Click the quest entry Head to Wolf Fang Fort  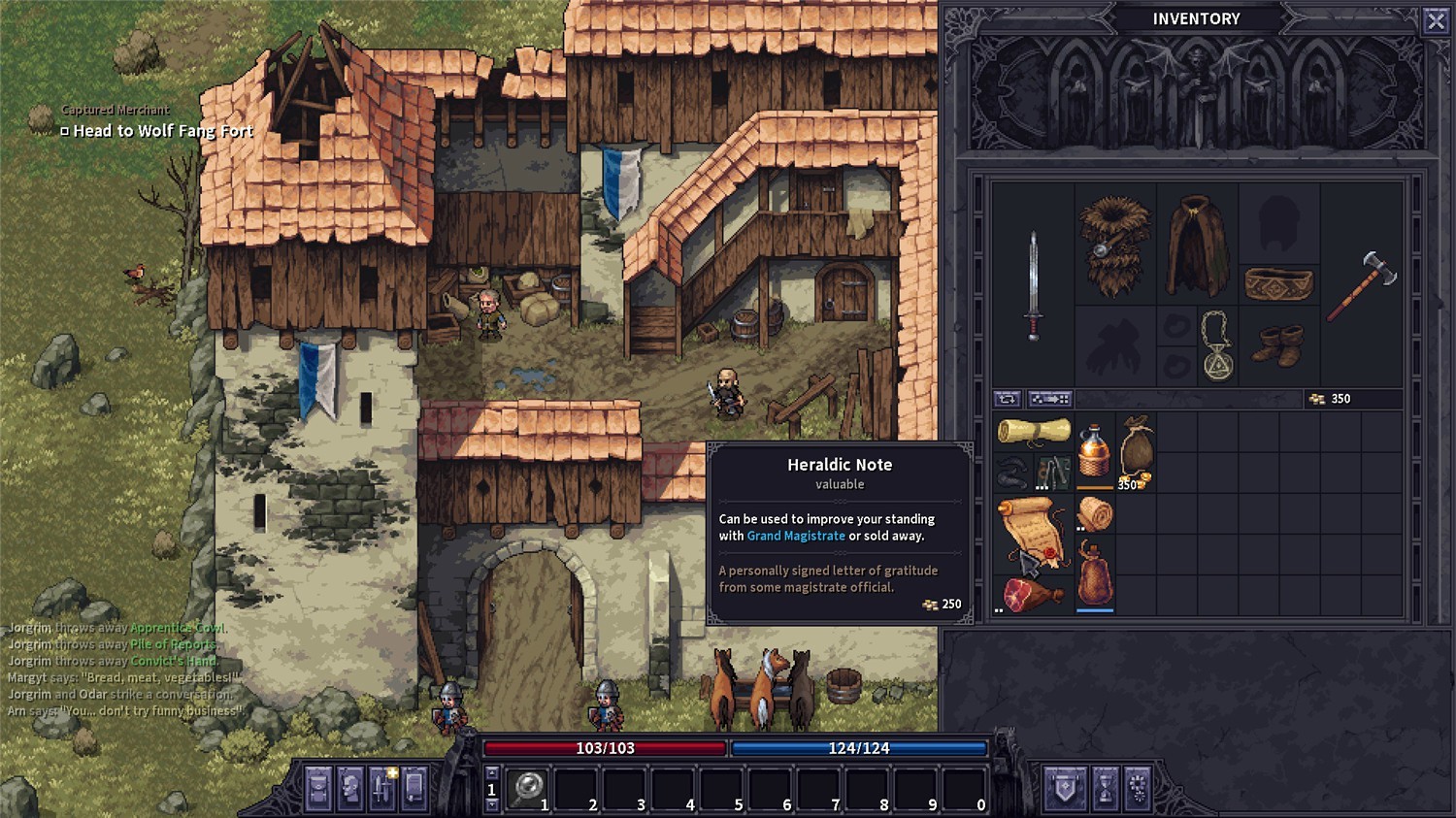pos(159,130)
